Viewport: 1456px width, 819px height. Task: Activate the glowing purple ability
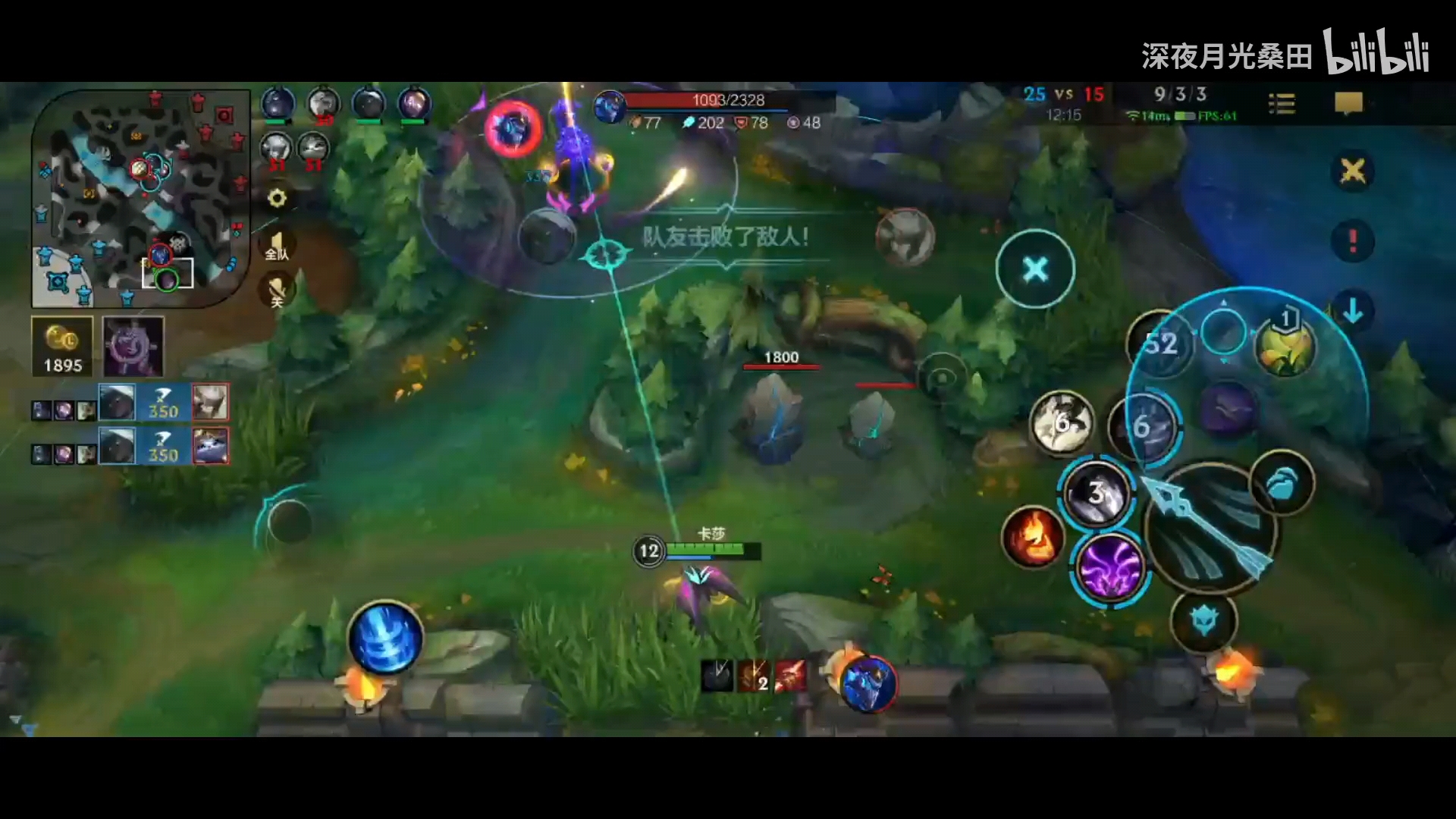pos(1110,569)
